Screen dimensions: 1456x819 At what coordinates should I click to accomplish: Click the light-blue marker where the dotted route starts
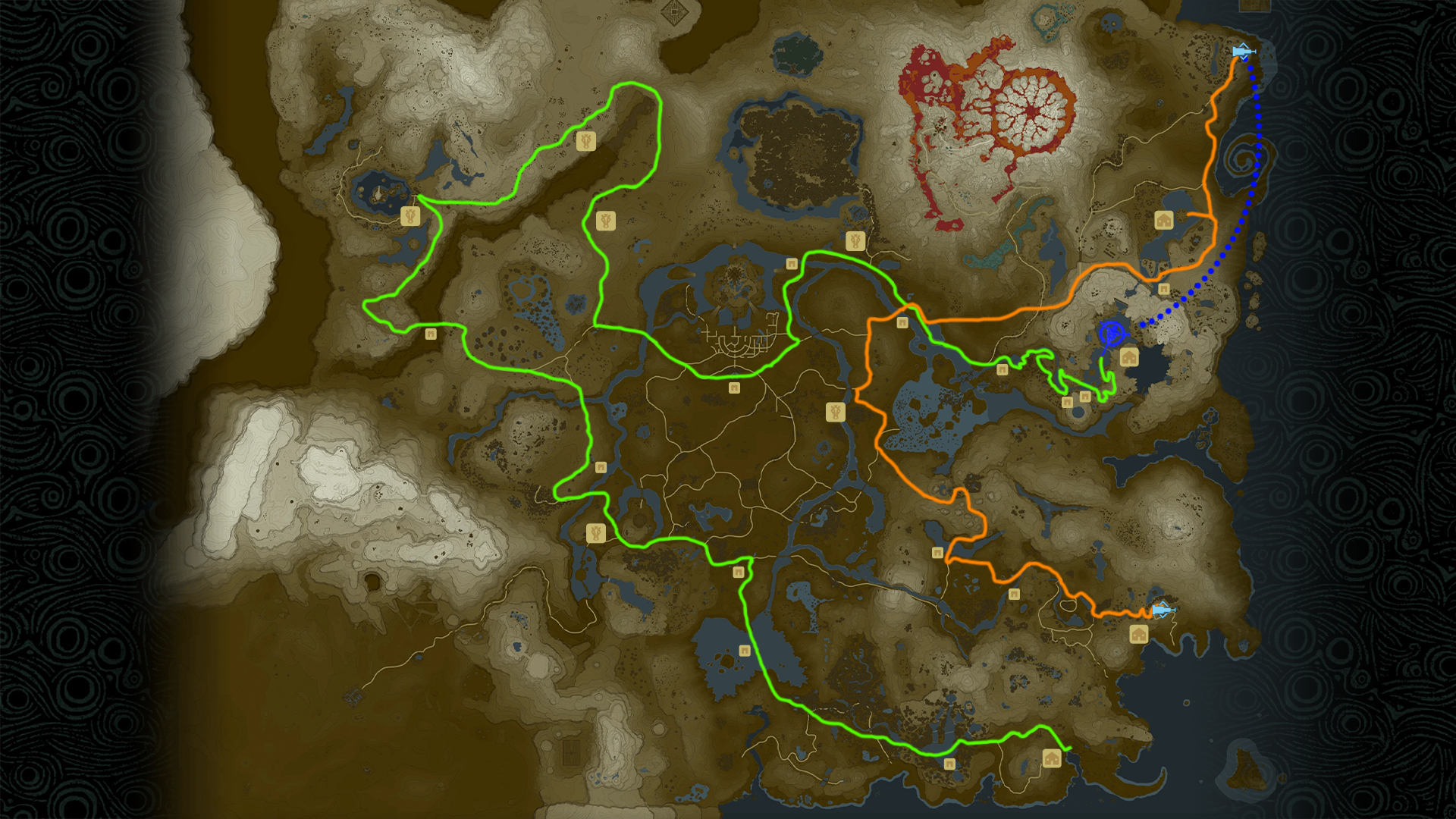(1241, 52)
